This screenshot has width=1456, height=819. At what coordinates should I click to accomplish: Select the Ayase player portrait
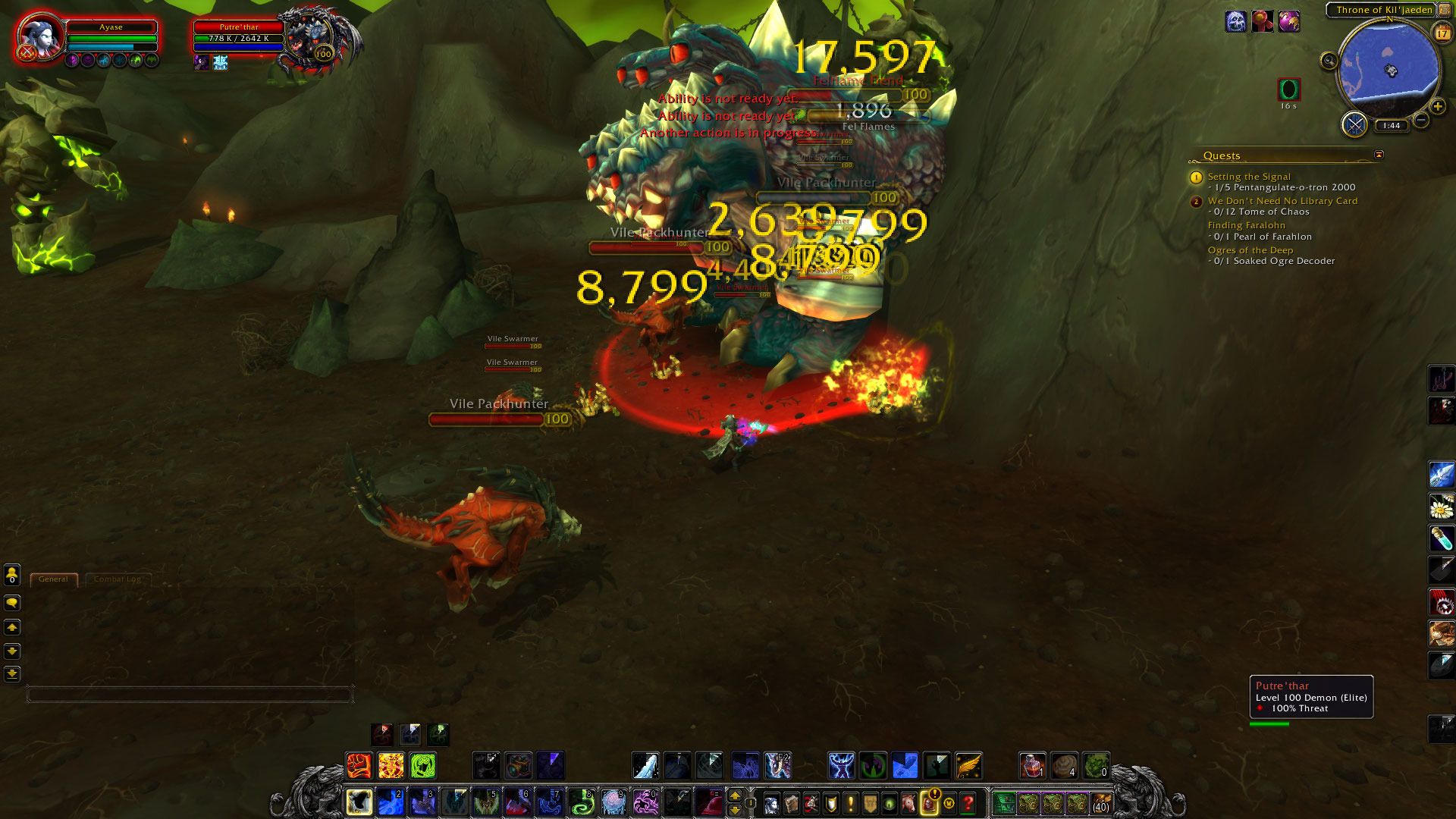38,36
